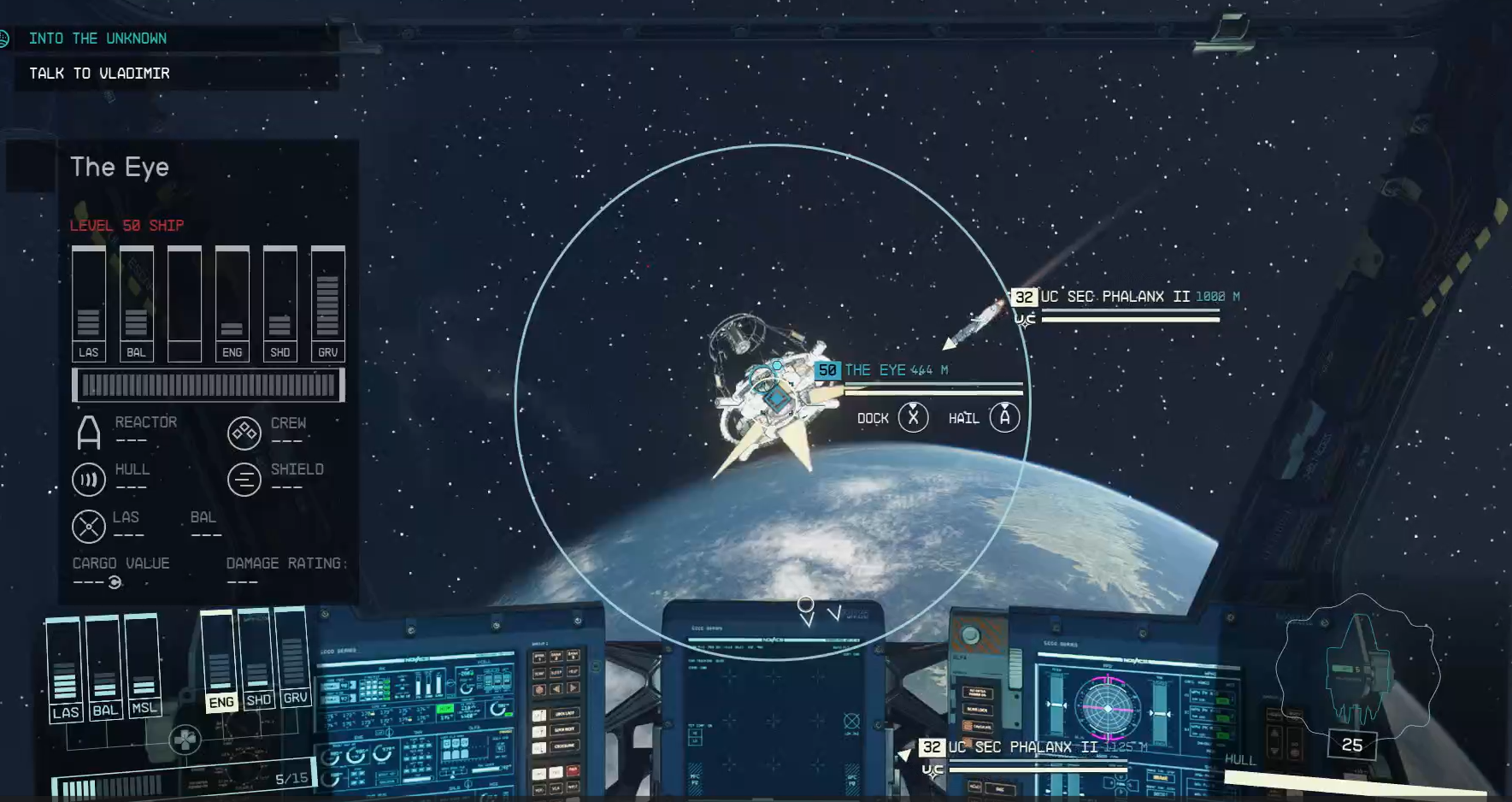Click the Cargo Value icon on the left panel
This screenshot has width=1512, height=802.
coord(115,581)
